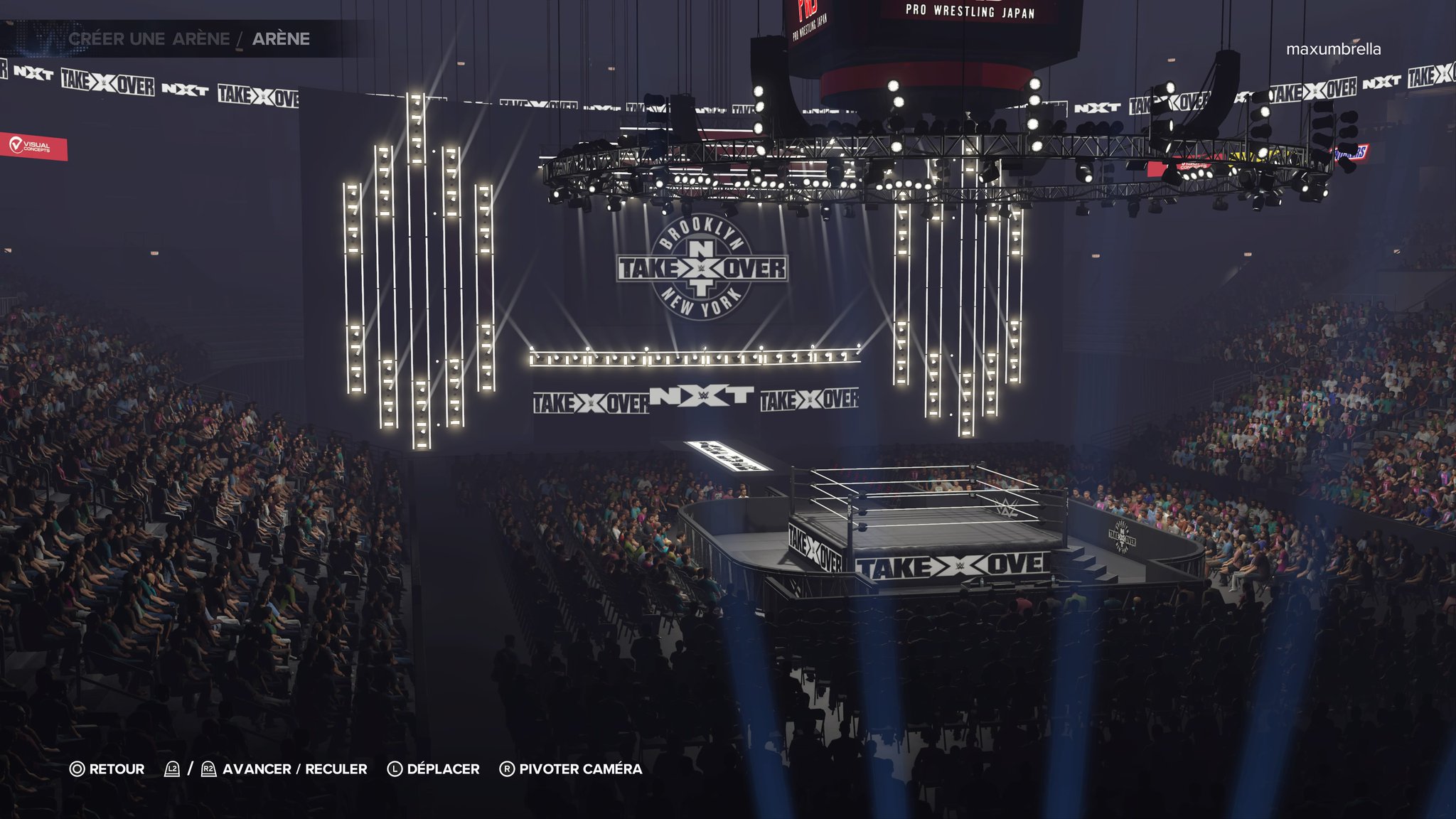Click the circle Retour button icon

[x=78, y=769]
